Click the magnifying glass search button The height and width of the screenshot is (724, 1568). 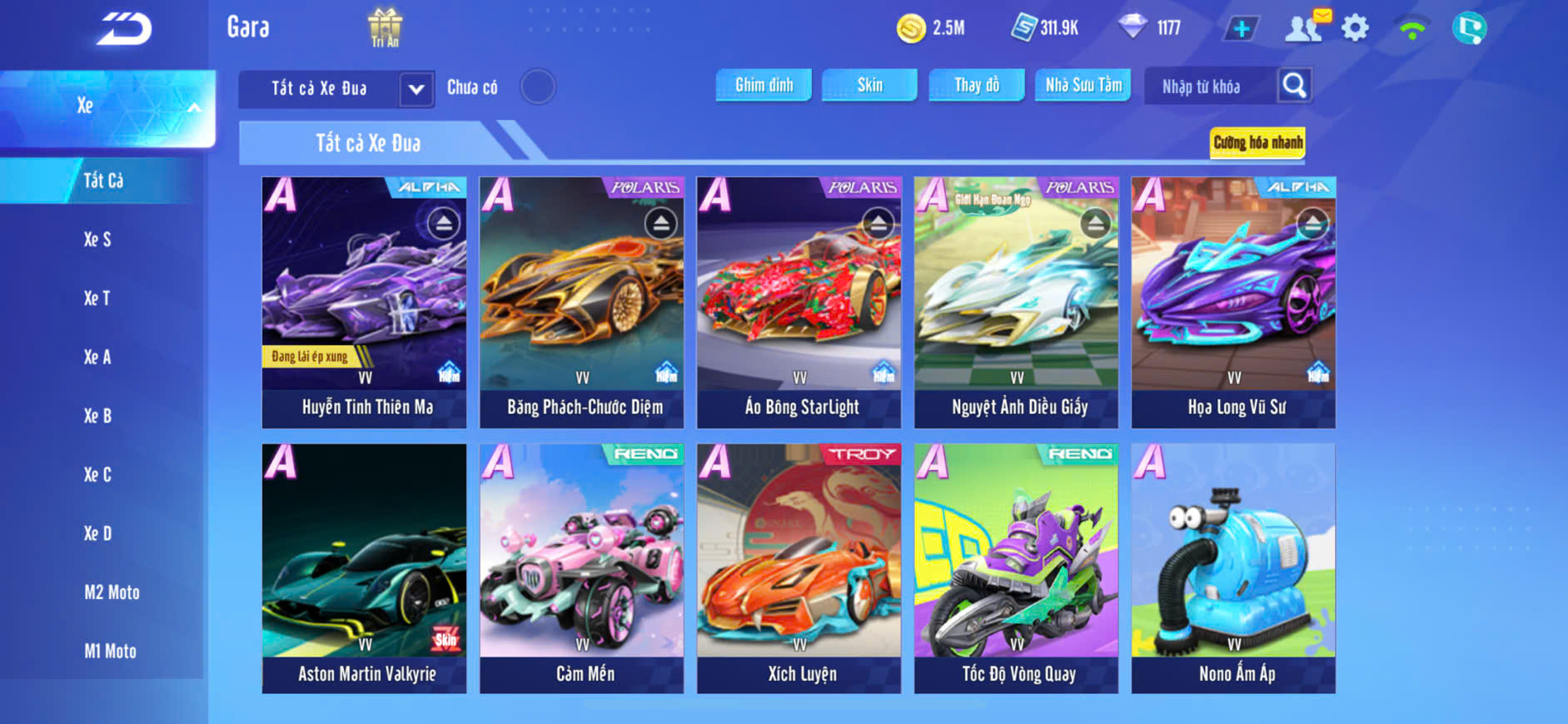click(x=1294, y=85)
